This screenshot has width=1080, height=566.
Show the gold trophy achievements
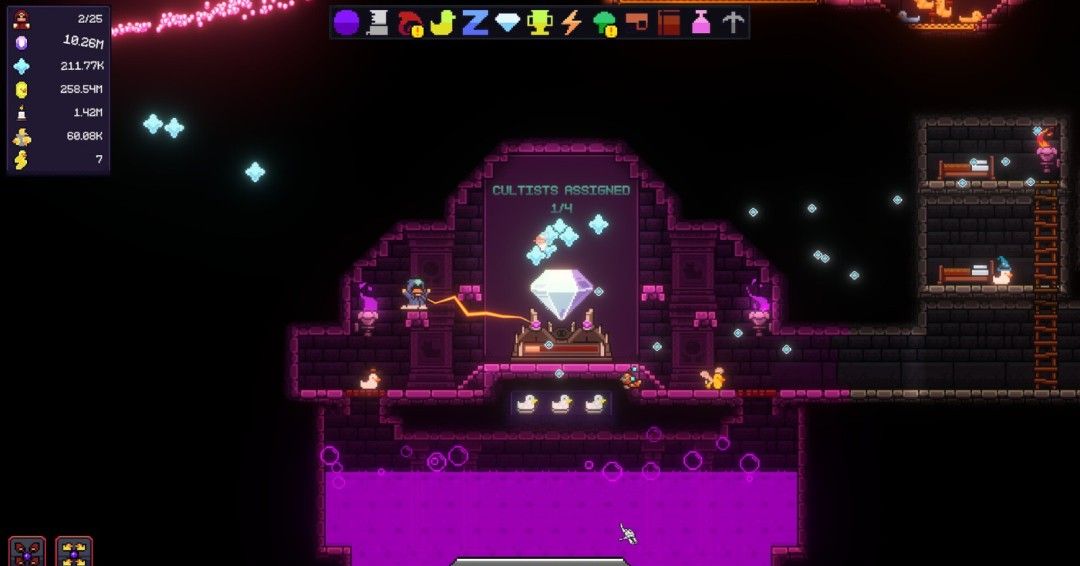click(540, 22)
